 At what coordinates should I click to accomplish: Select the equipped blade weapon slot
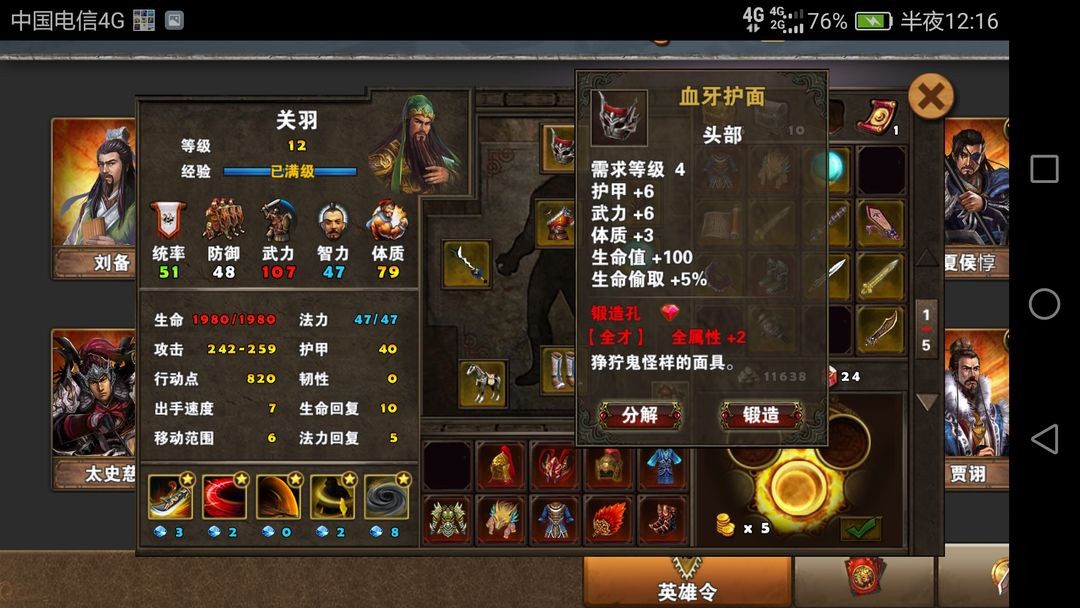point(467,264)
